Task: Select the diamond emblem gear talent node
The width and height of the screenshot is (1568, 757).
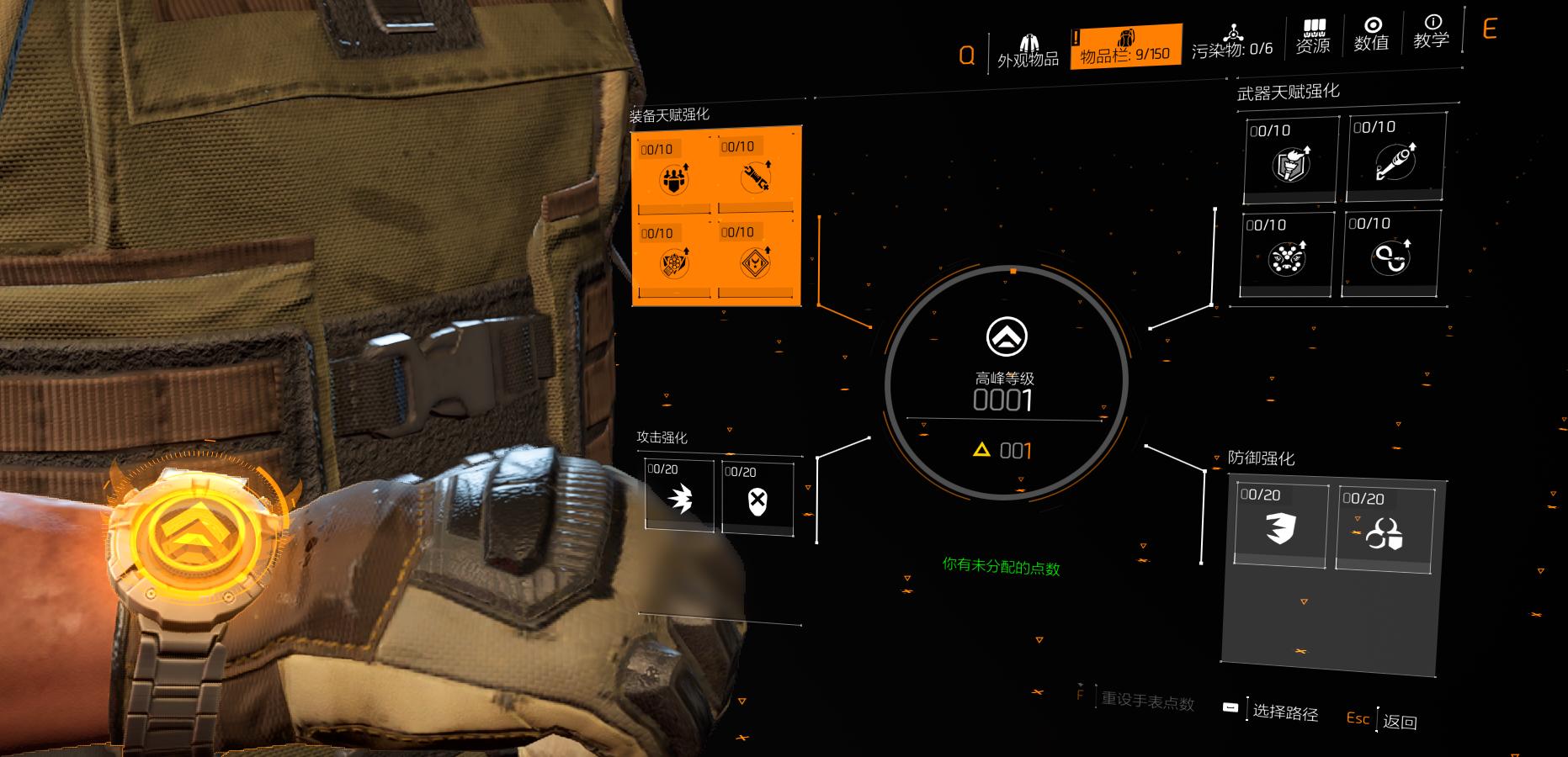Action: (755, 260)
